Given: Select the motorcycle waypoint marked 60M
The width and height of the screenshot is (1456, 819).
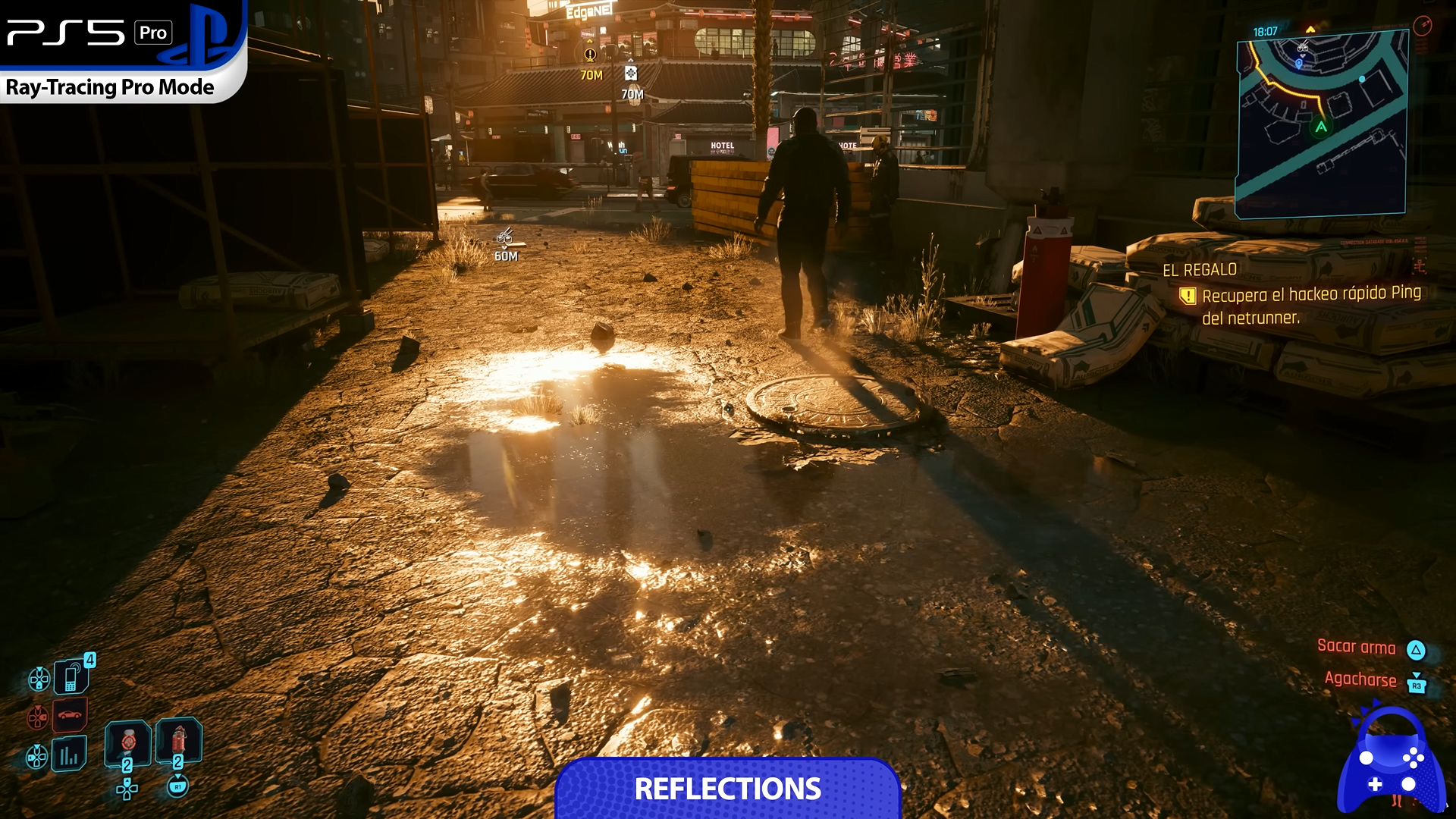Looking at the screenshot, I should [x=505, y=237].
